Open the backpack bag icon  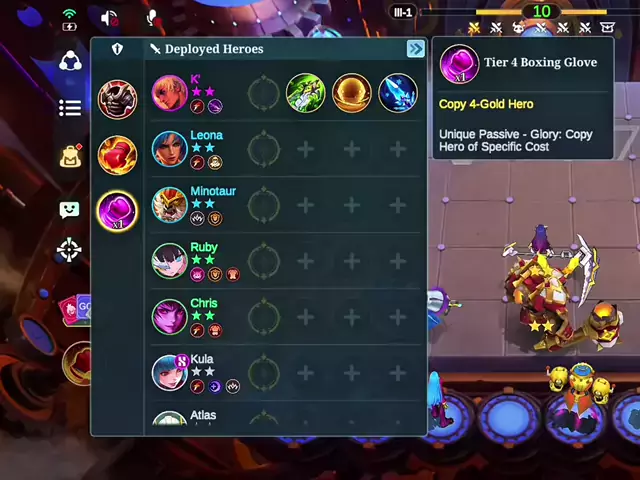click(x=69, y=156)
